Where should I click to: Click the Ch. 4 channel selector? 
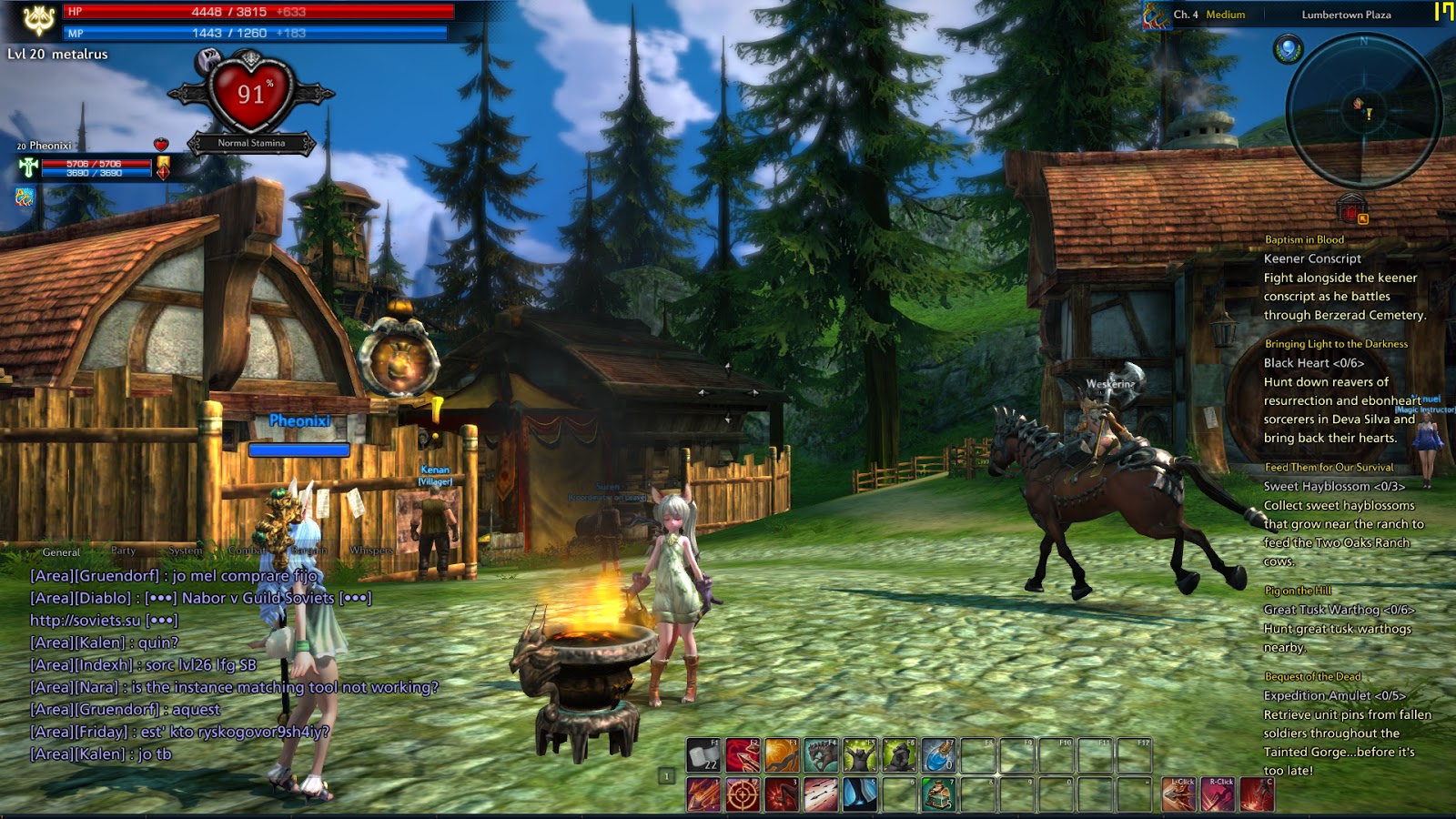tap(1185, 15)
